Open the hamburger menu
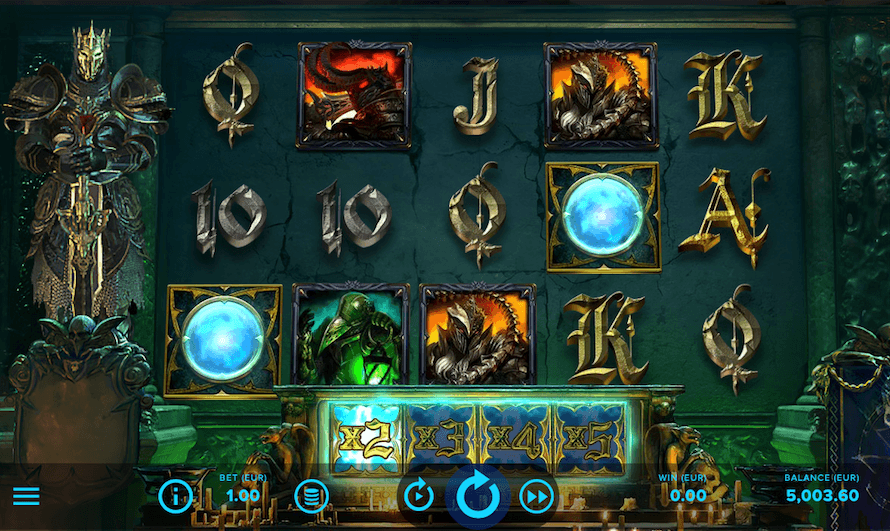Image resolution: width=890 pixels, height=531 pixels. click(x=26, y=496)
